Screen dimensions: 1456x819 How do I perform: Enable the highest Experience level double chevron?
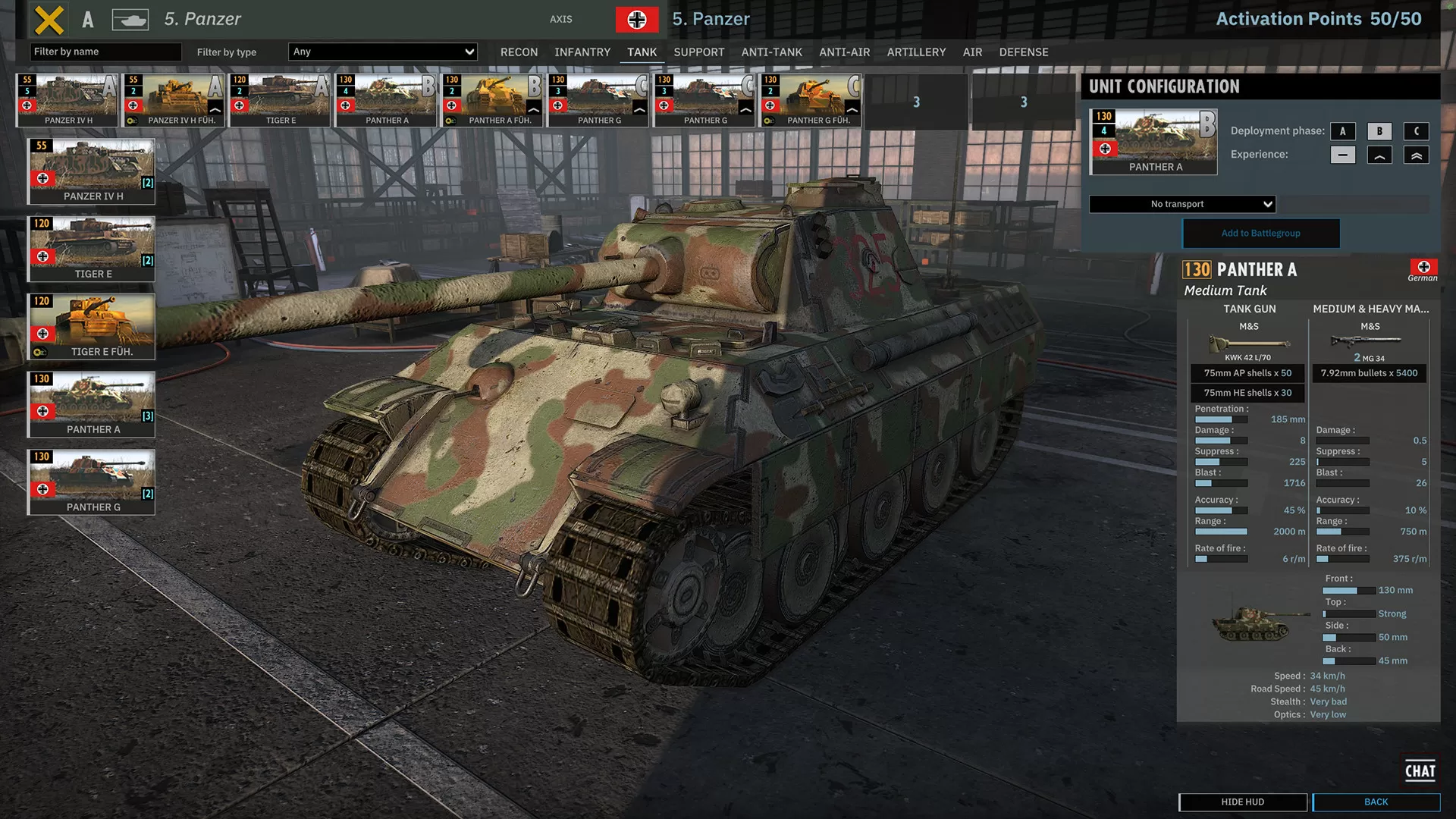[1416, 154]
